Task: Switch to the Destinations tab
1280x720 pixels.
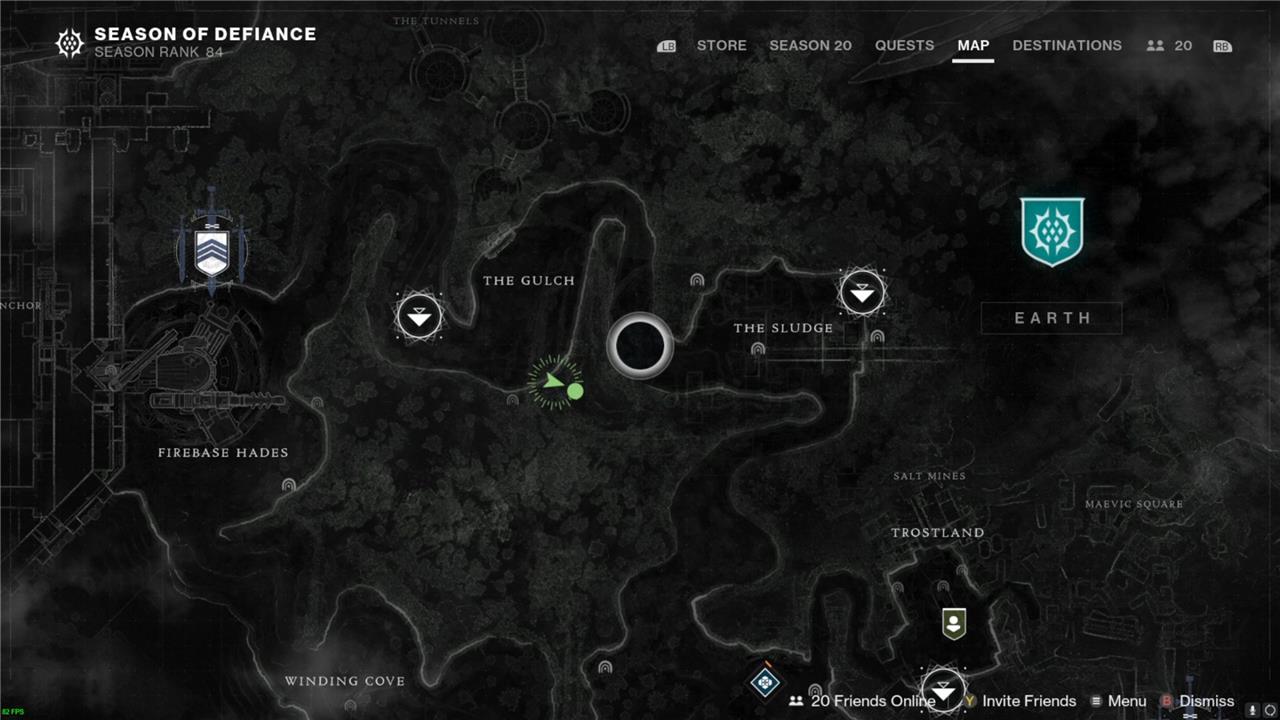Action: (1066, 45)
